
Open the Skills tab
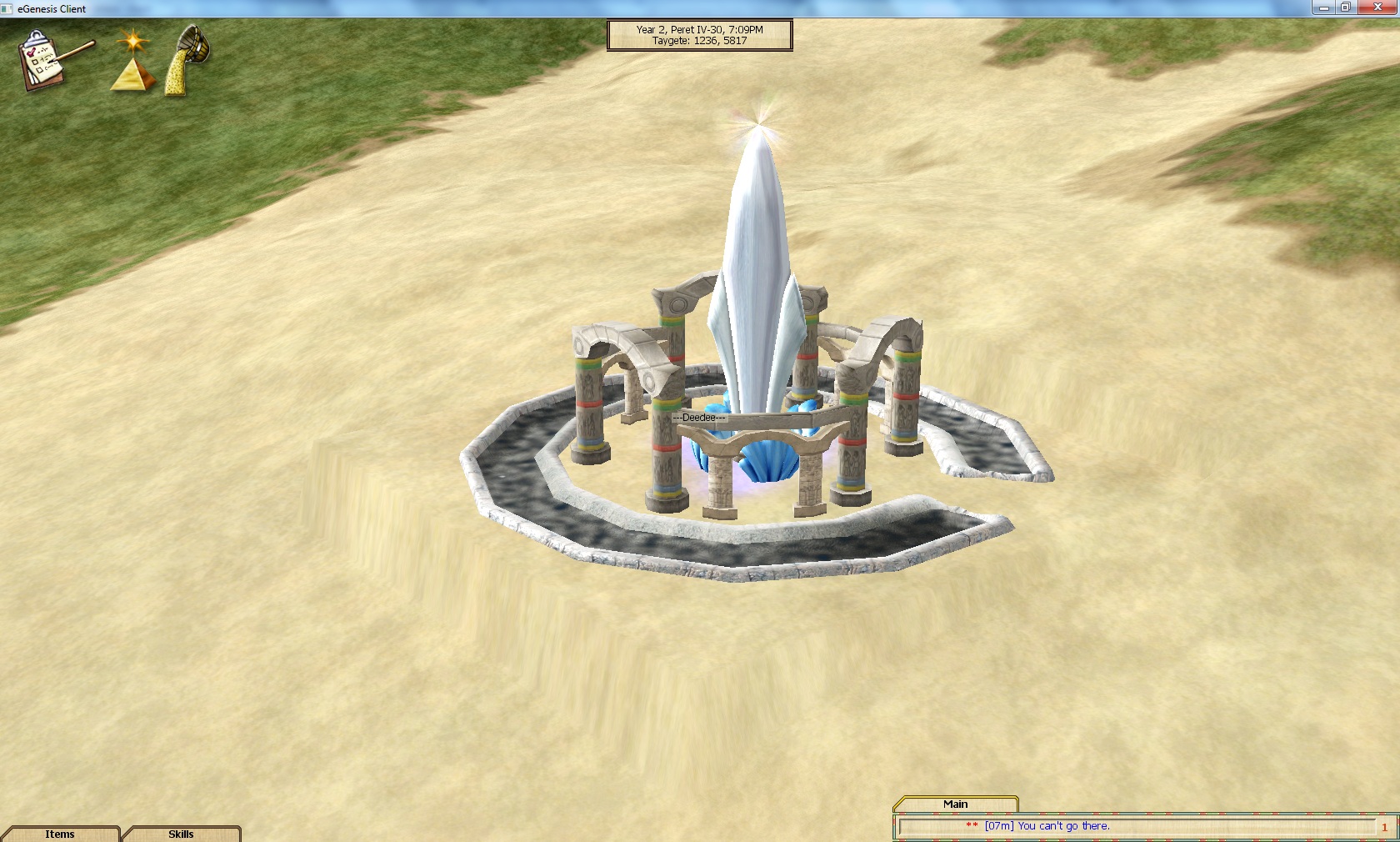[181, 834]
